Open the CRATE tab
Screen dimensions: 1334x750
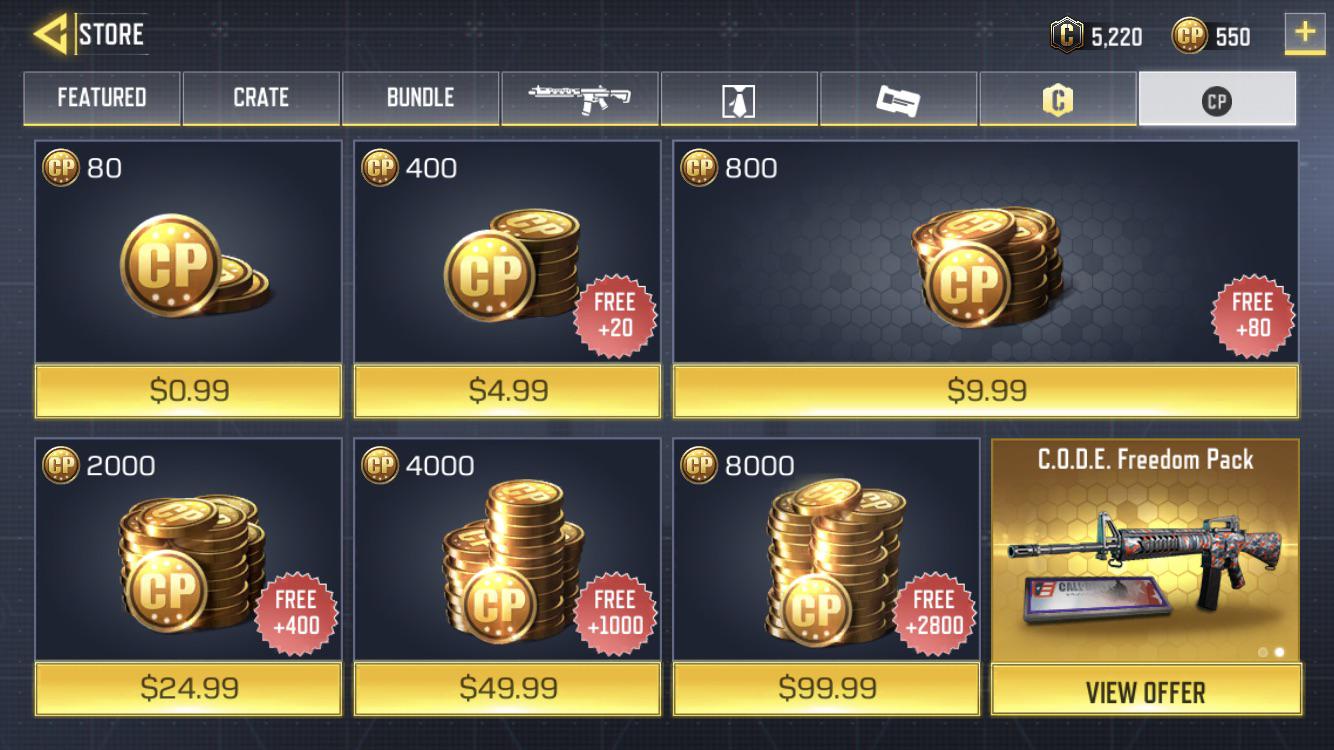260,98
